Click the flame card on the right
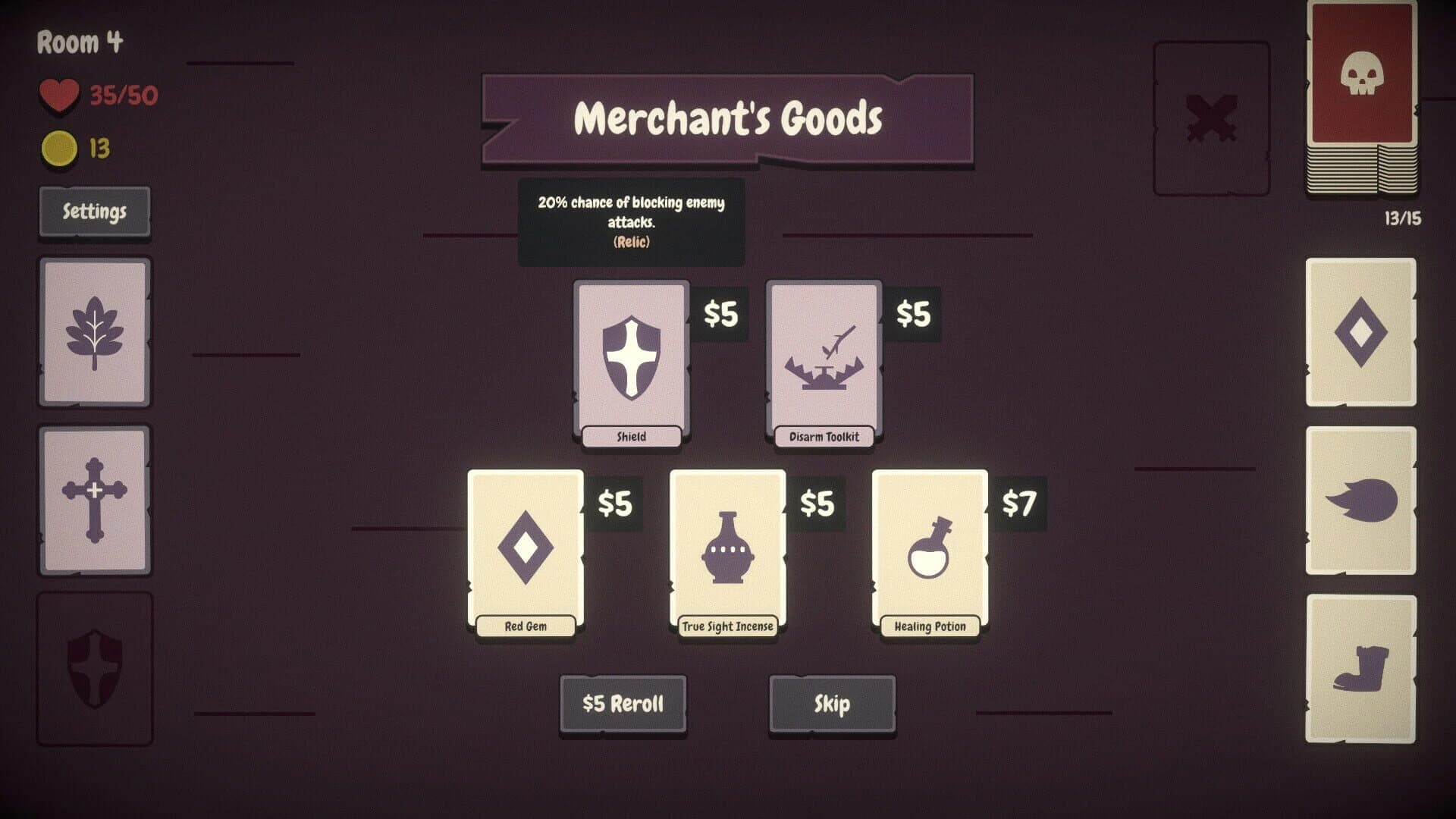 (x=1361, y=500)
